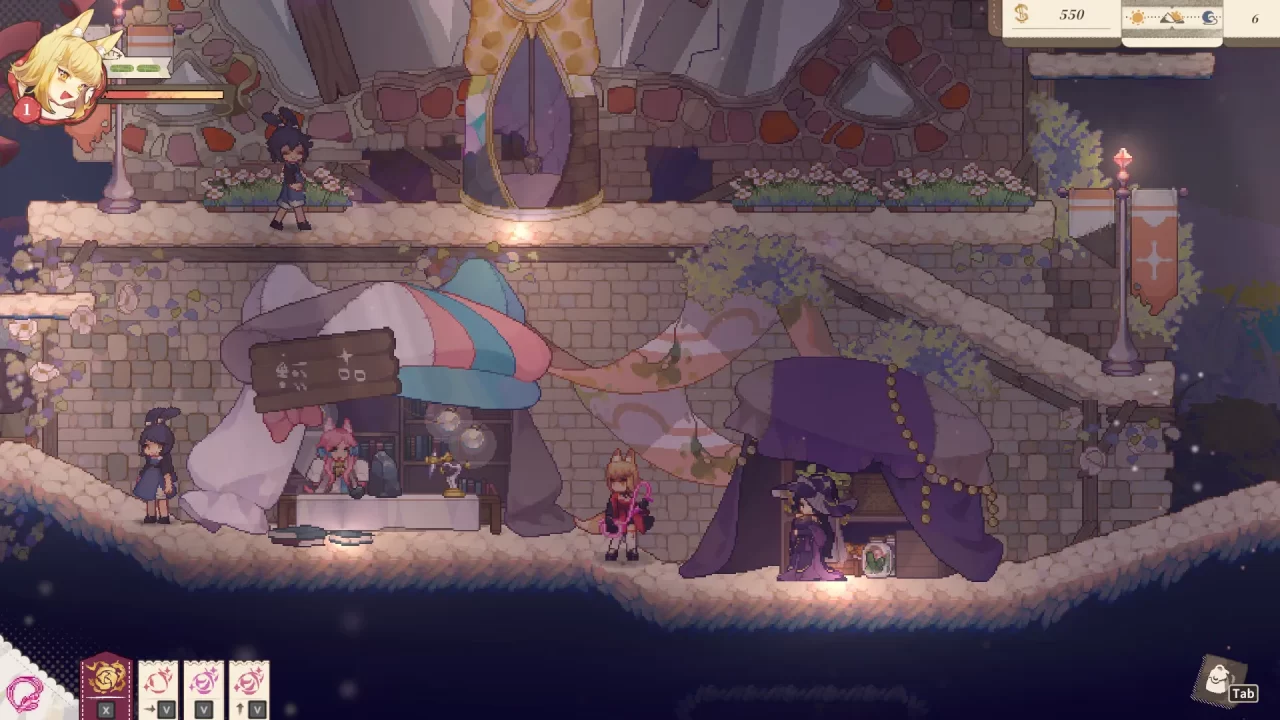Screen dimensions: 1280x720
Task: Expand the coin balance showing 550
Action: point(1070,16)
